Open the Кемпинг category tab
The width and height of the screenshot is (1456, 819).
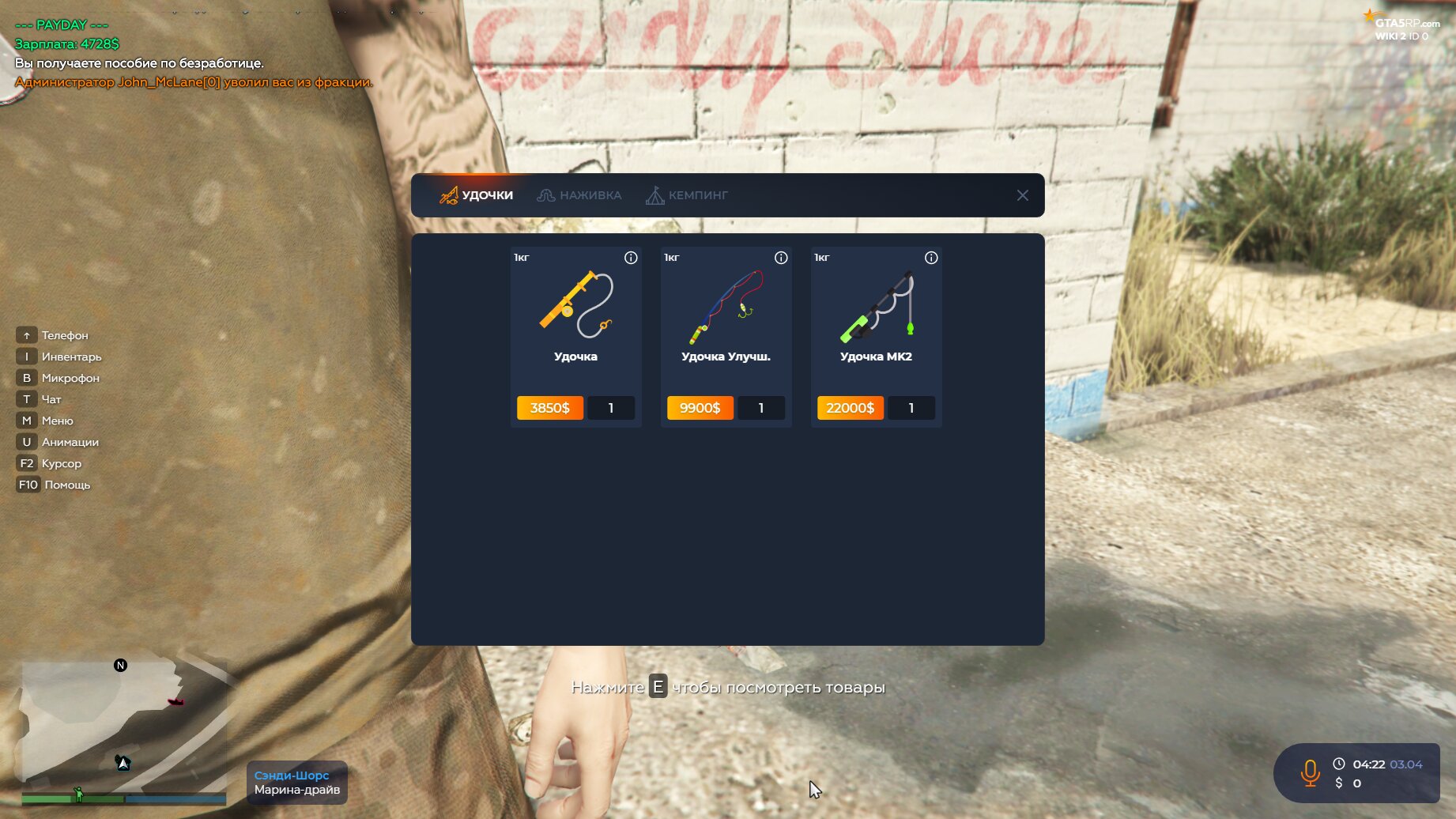687,195
